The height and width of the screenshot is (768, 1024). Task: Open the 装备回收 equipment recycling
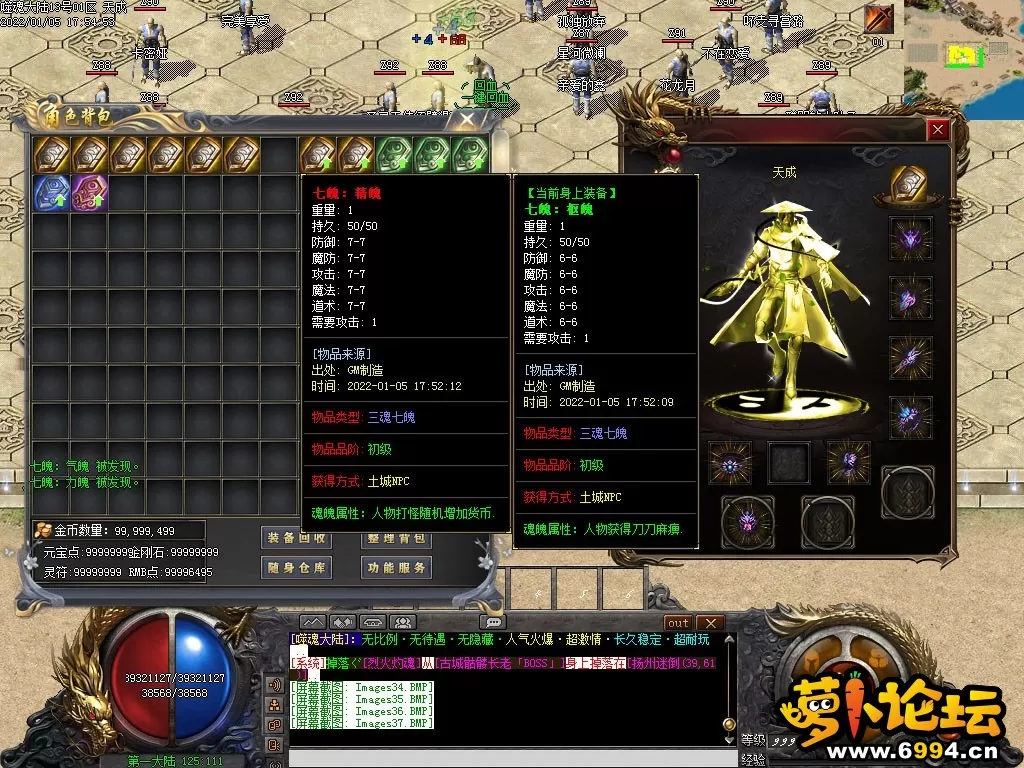point(296,537)
